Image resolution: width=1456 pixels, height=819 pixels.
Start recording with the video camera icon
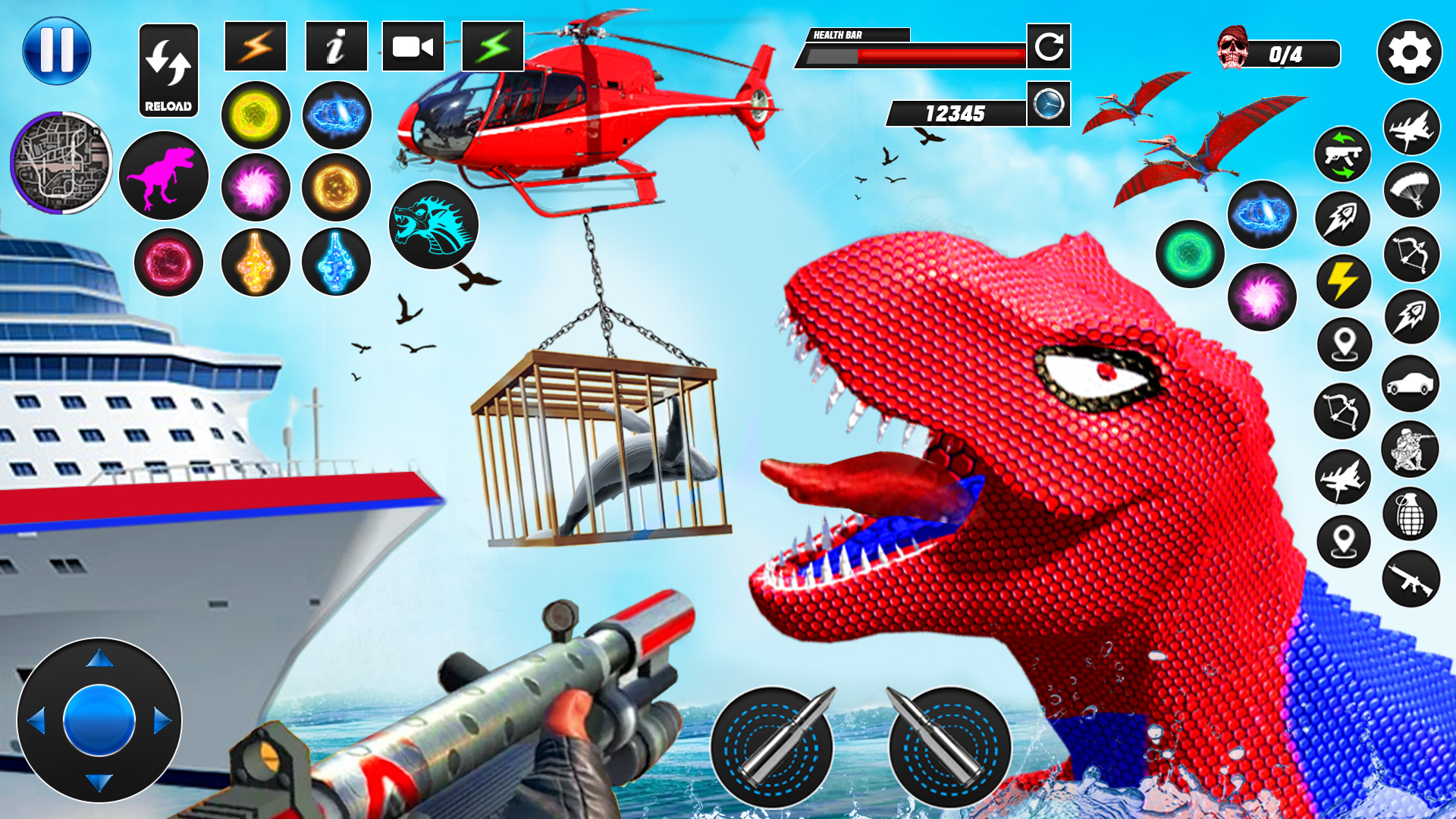point(413,45)
